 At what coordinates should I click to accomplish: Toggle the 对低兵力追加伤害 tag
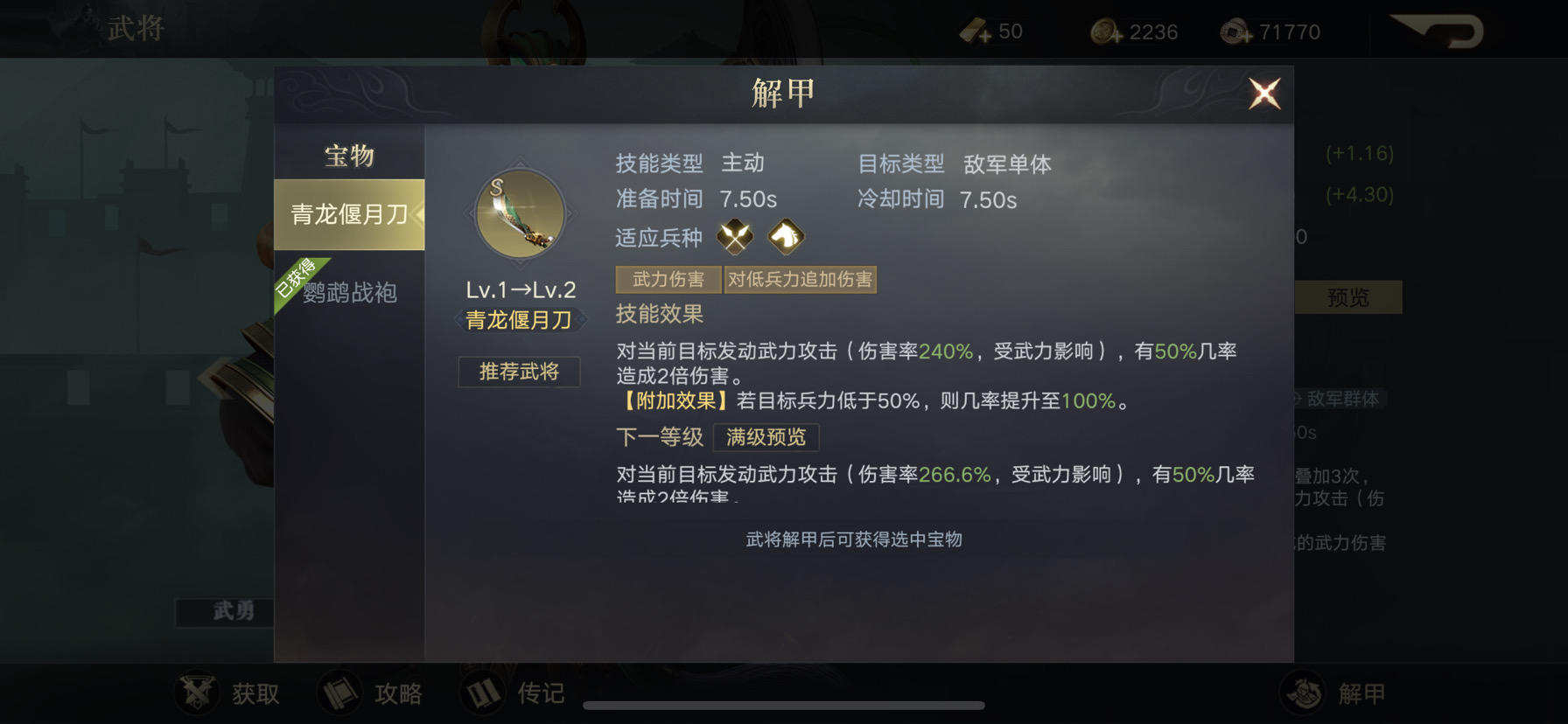801,279
